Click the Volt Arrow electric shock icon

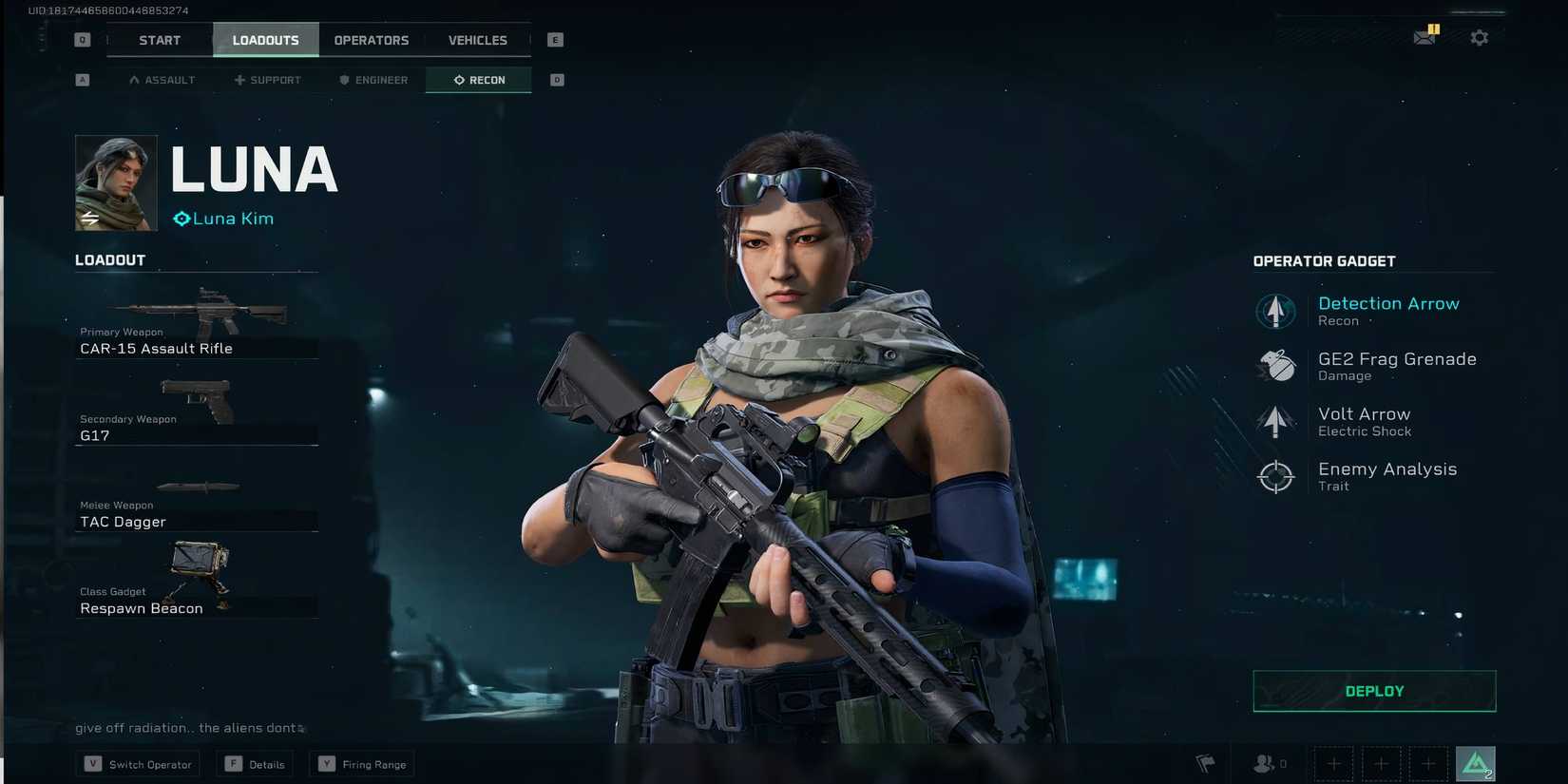1274,421
